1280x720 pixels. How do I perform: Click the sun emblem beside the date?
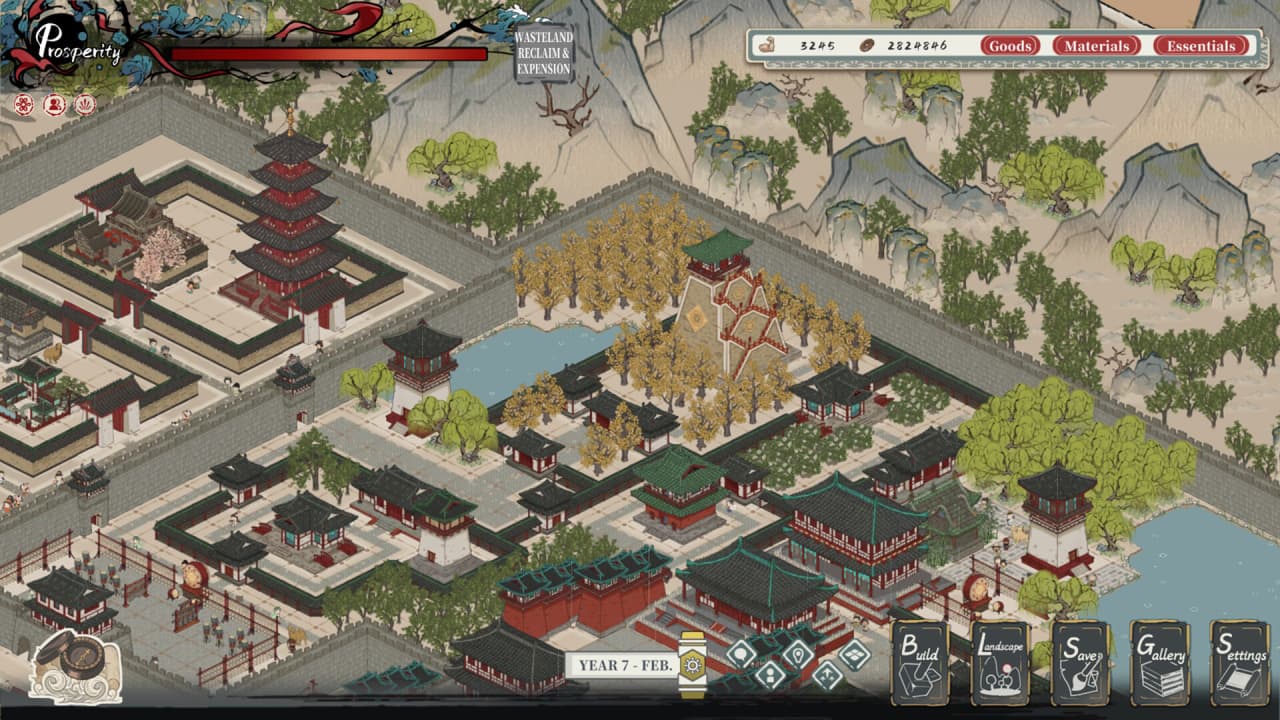(x=692, y=664)
